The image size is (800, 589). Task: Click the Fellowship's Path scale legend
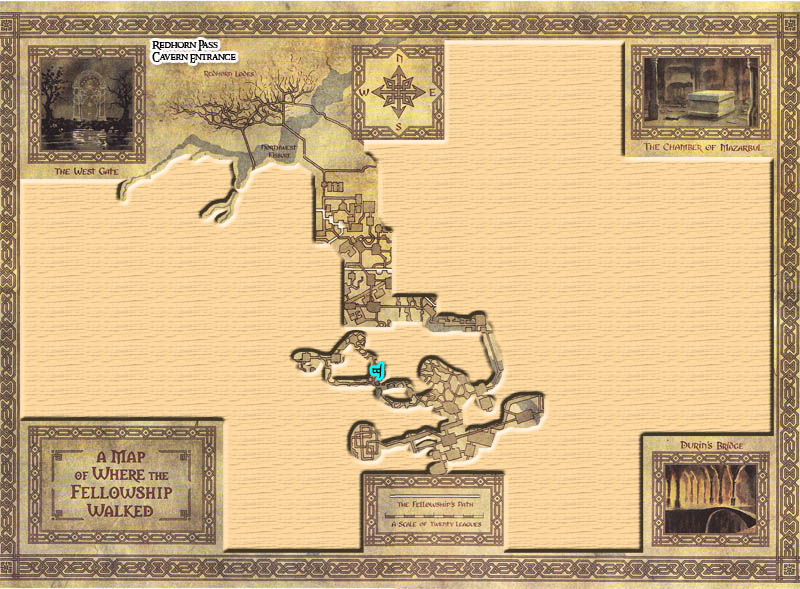(432, 512)
